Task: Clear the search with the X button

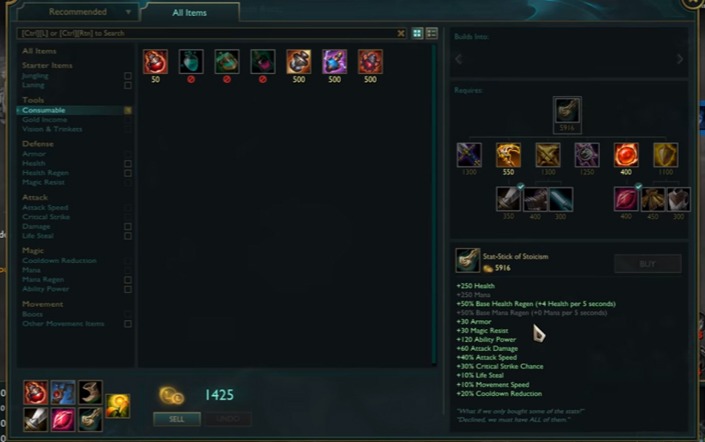Action: (401, 33)
